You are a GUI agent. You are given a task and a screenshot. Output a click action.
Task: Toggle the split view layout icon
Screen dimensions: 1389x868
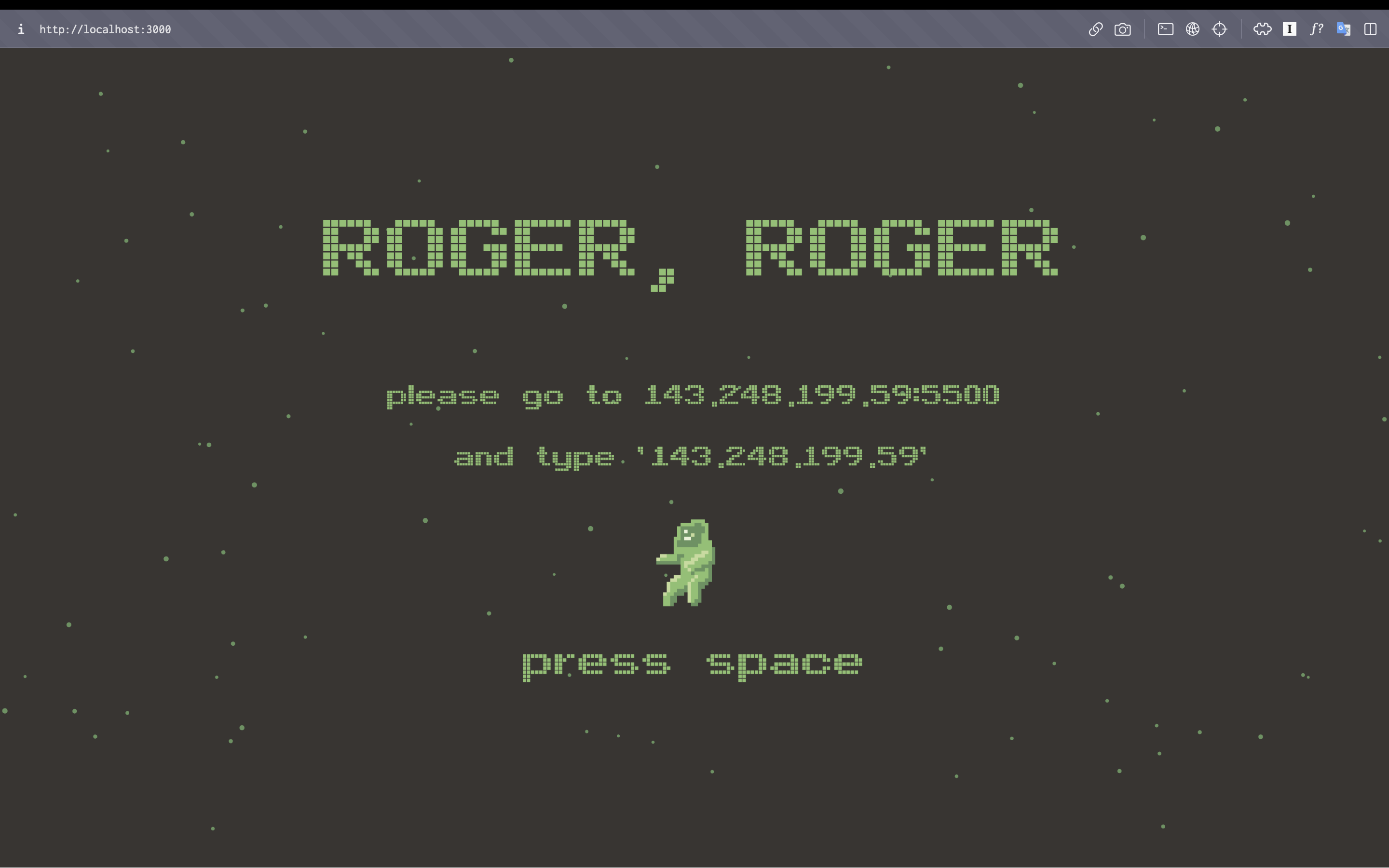tap(1371, 29)
